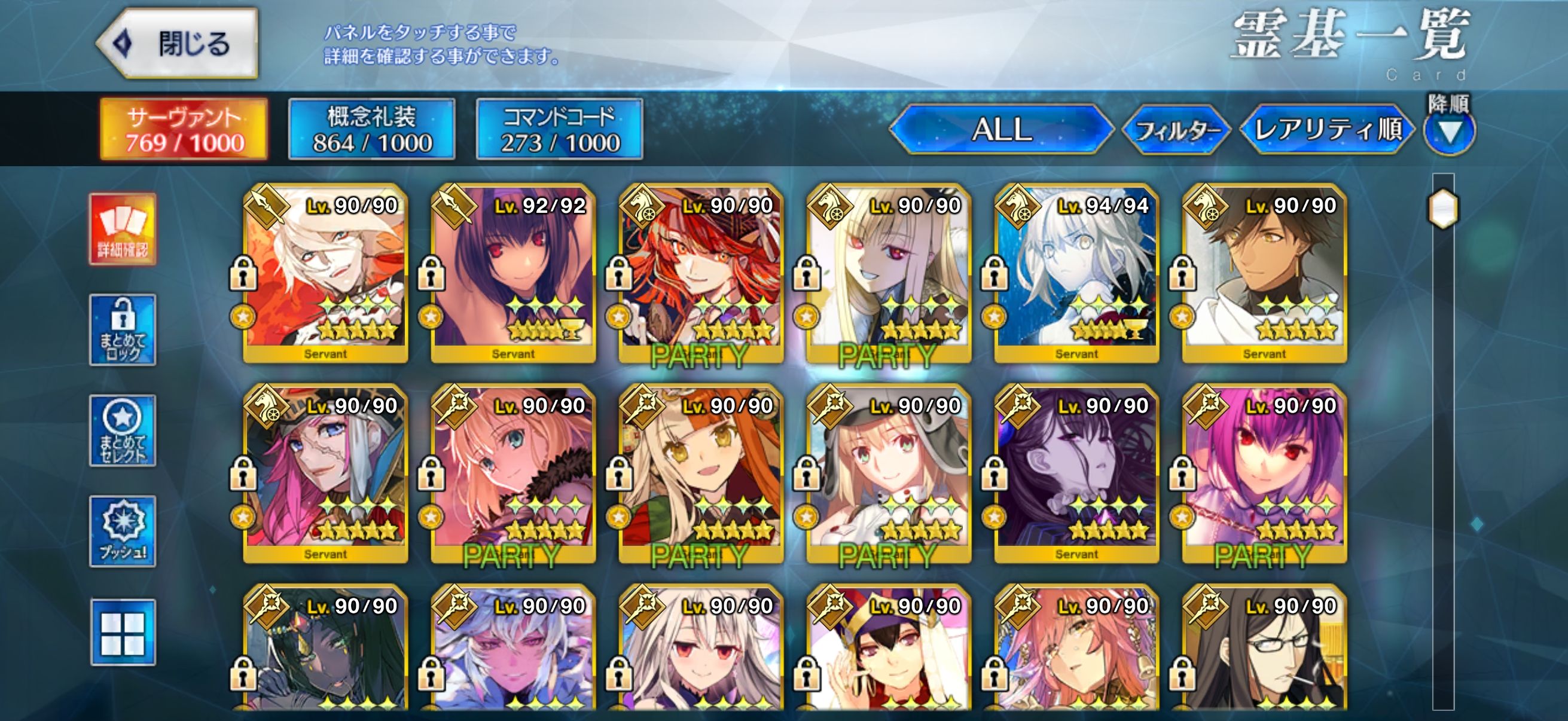Pick the pink-haired scarred rider servant card
Screen dimensions: 1568x721
pyautogui.click(x=325, y=473)
